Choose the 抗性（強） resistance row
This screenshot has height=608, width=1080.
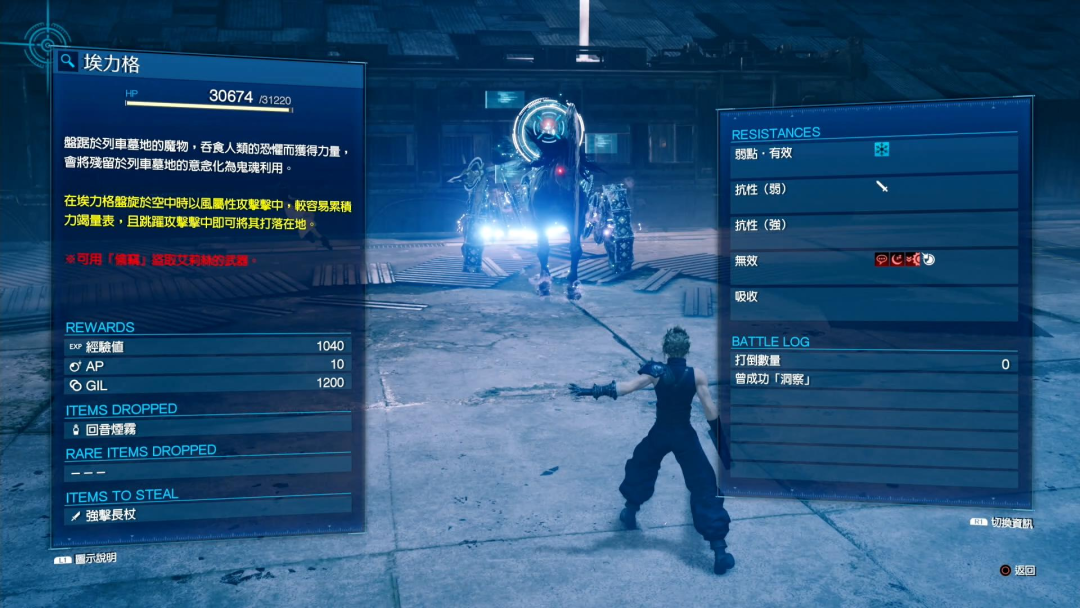coord(874,225)
